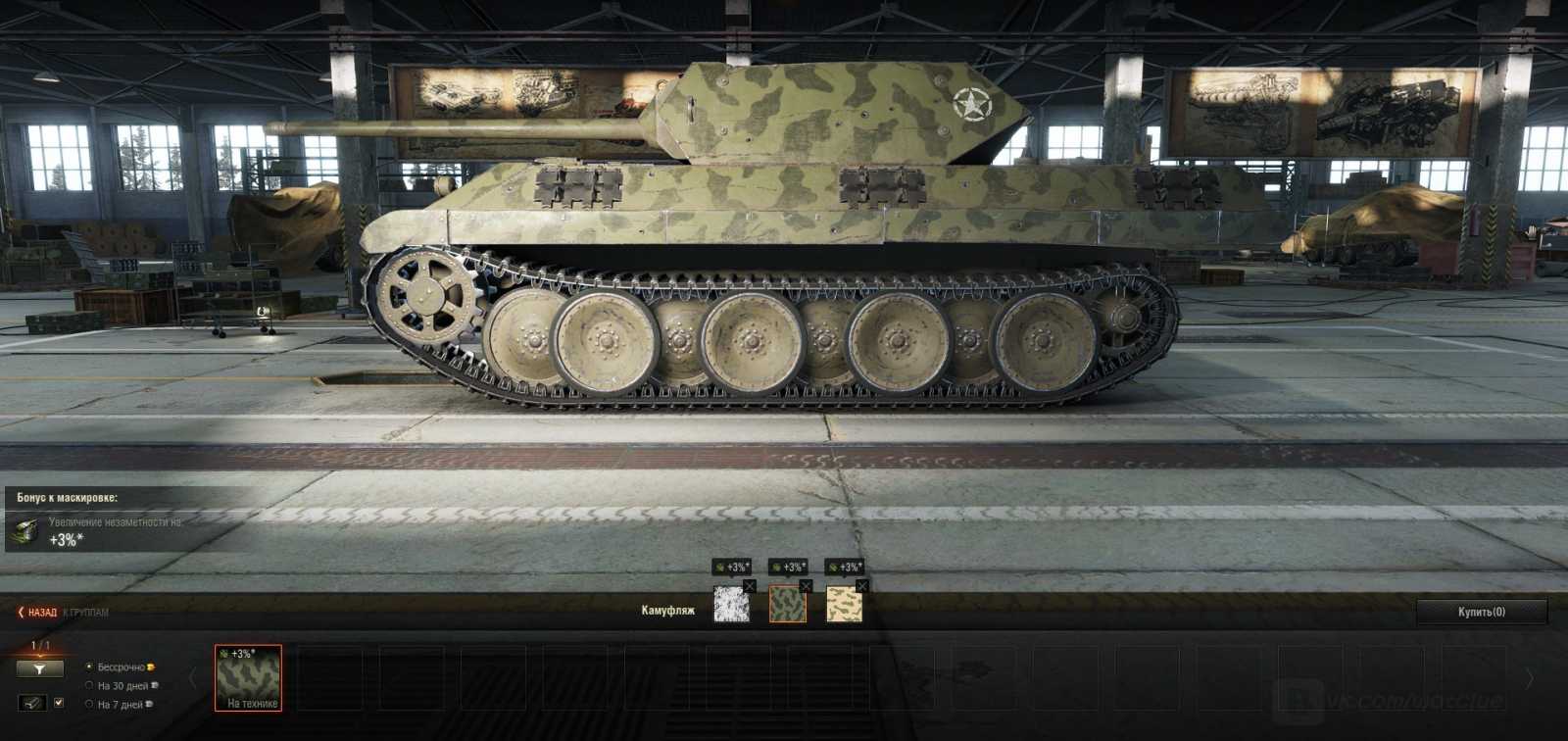The width and height of the screenshot is (1568, 741).
Task: Click the +3% leaf icon on the На технике thumbnail
Action: 223,654
